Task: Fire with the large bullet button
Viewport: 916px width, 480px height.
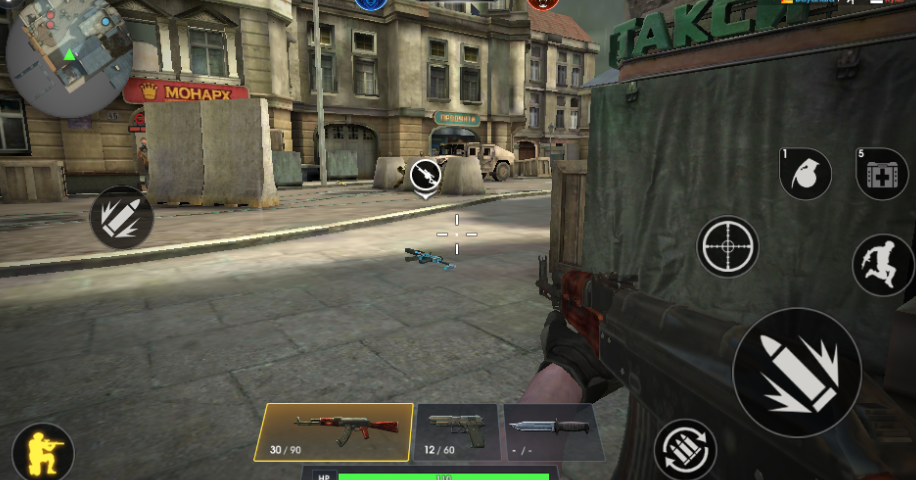Action: 796,372
